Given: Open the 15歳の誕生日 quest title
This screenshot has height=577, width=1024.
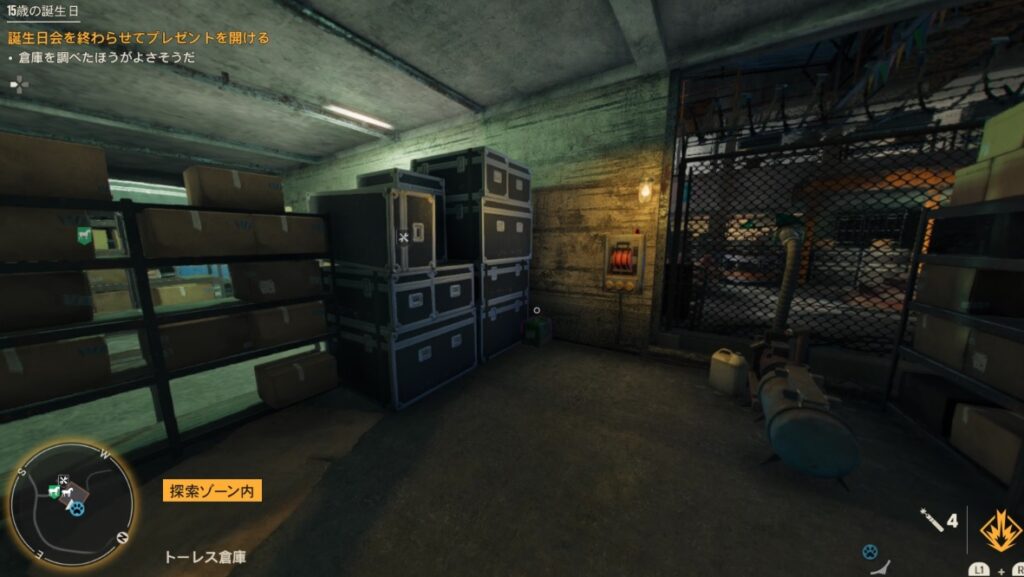Looking at the screenshot, I should point(44,11).
